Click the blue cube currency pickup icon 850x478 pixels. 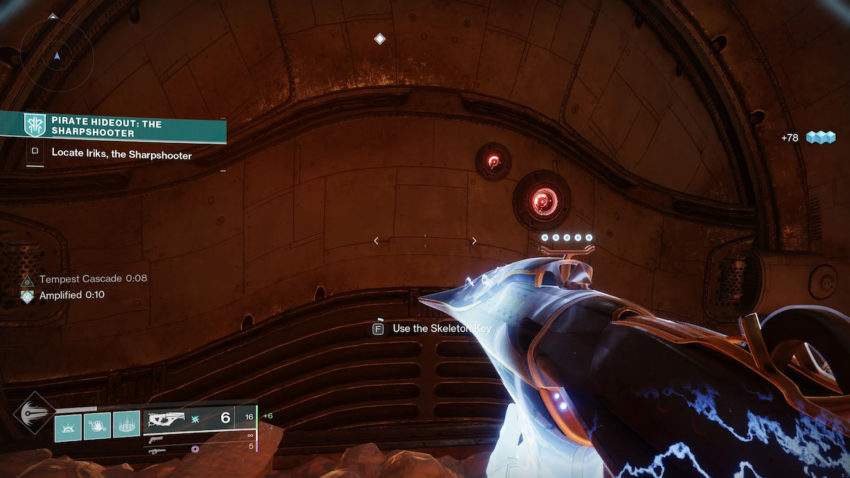coord(821,137)
